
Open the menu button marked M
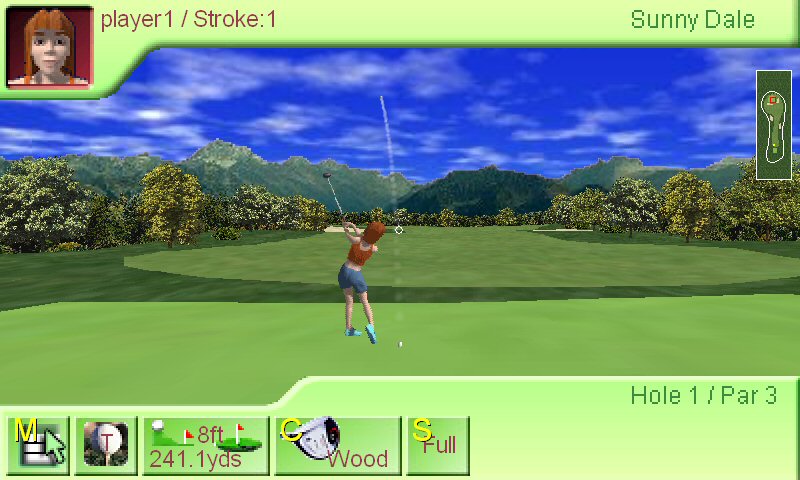(x=39, y=445)
